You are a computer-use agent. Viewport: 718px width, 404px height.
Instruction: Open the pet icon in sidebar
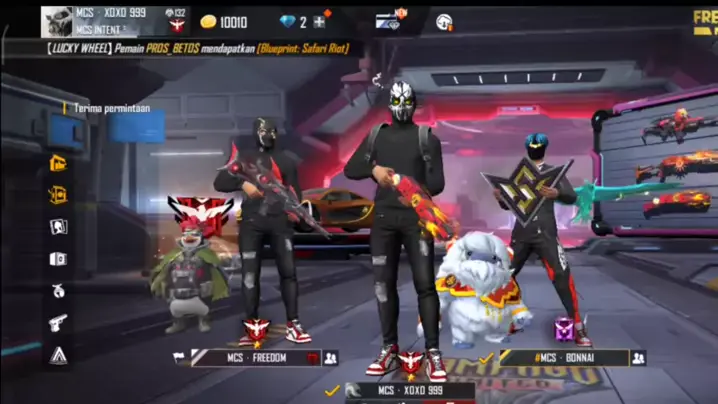click(58, 290)
